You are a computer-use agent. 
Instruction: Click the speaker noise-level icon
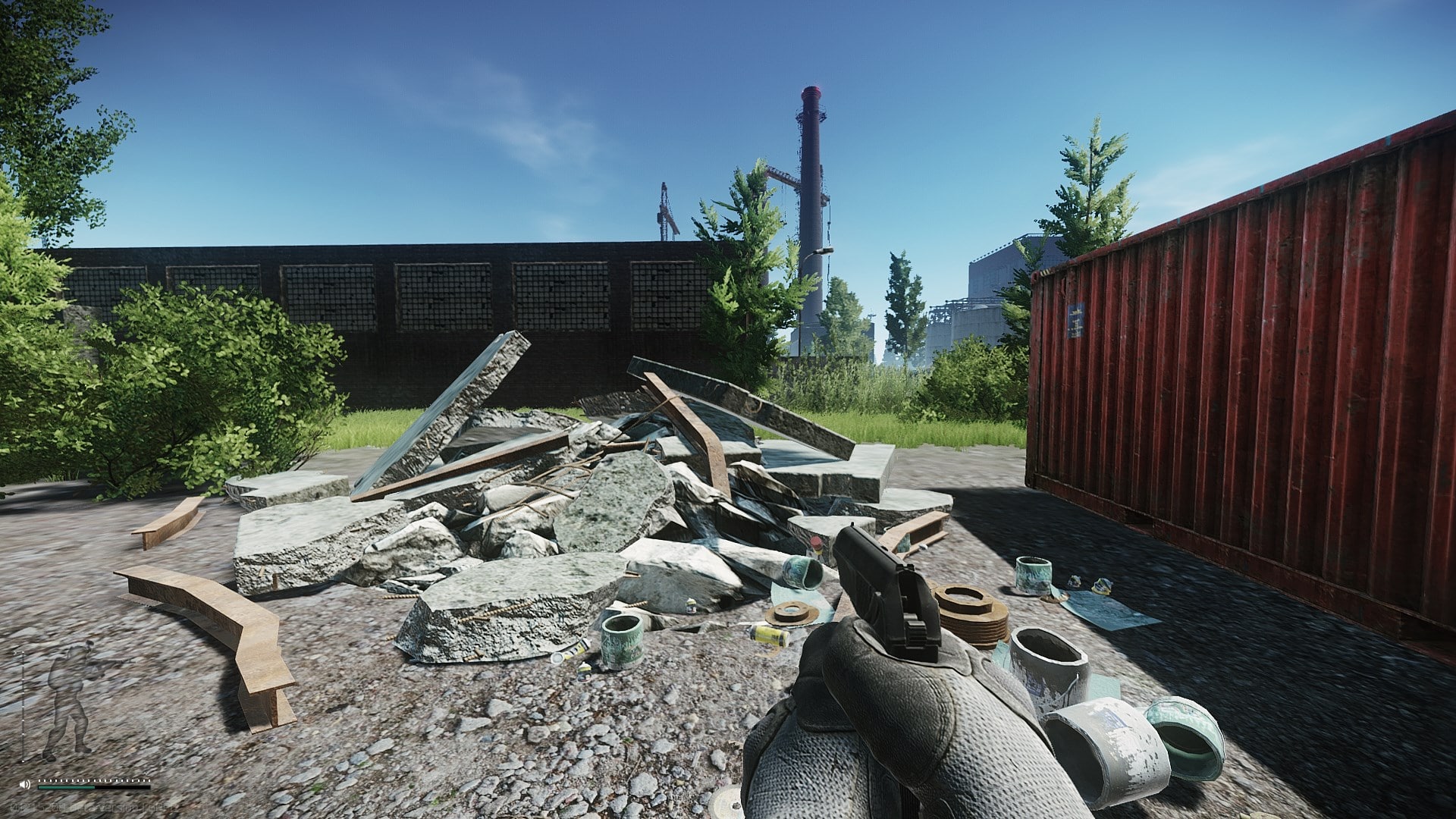tap(26, 783)
